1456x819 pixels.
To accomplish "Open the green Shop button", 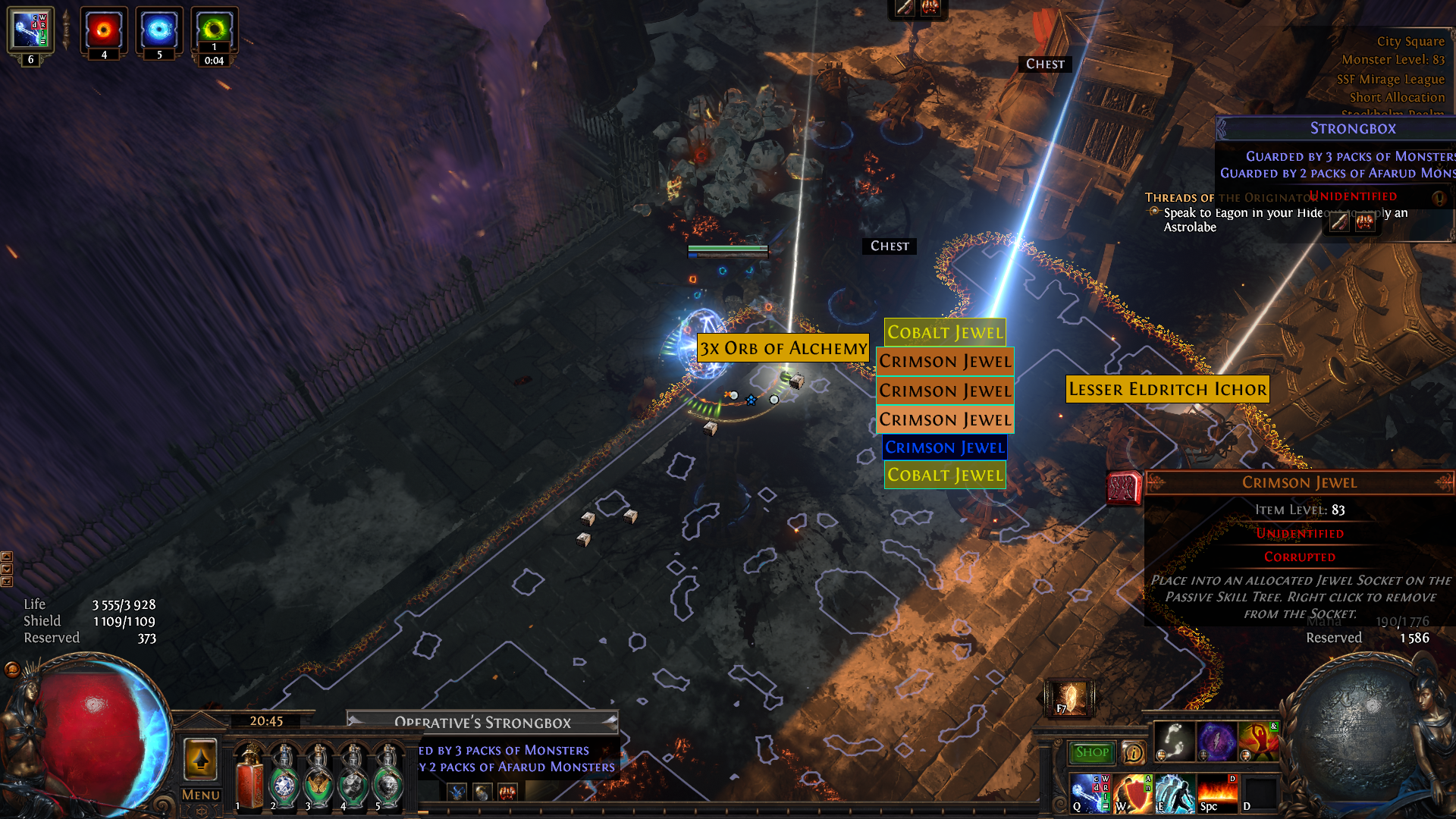I will pyautogui.click(x=1091, y=752).
